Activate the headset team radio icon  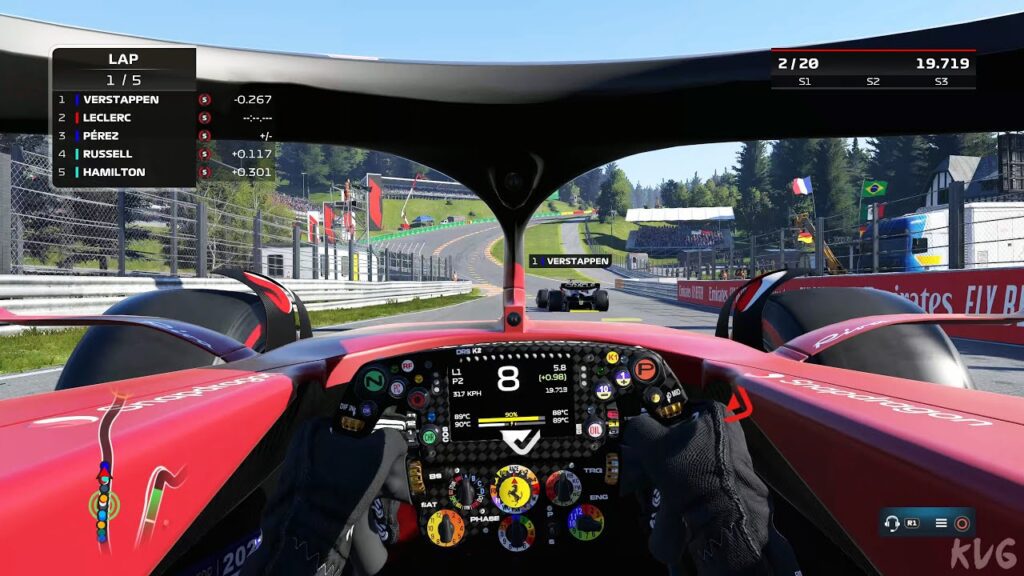tap(893, 522)
